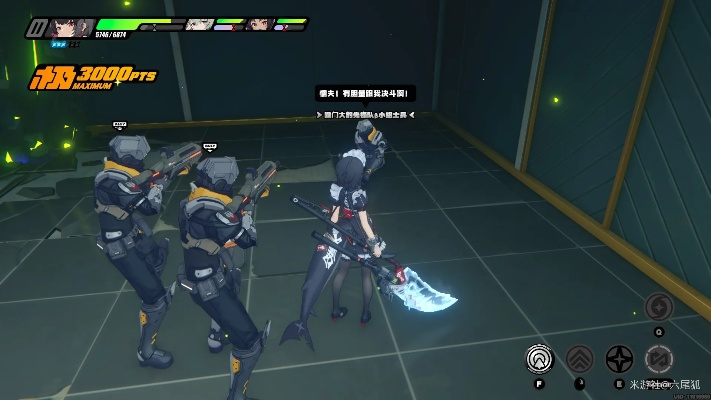
Task: Activate the four-point star special attack
Action: 619,358
